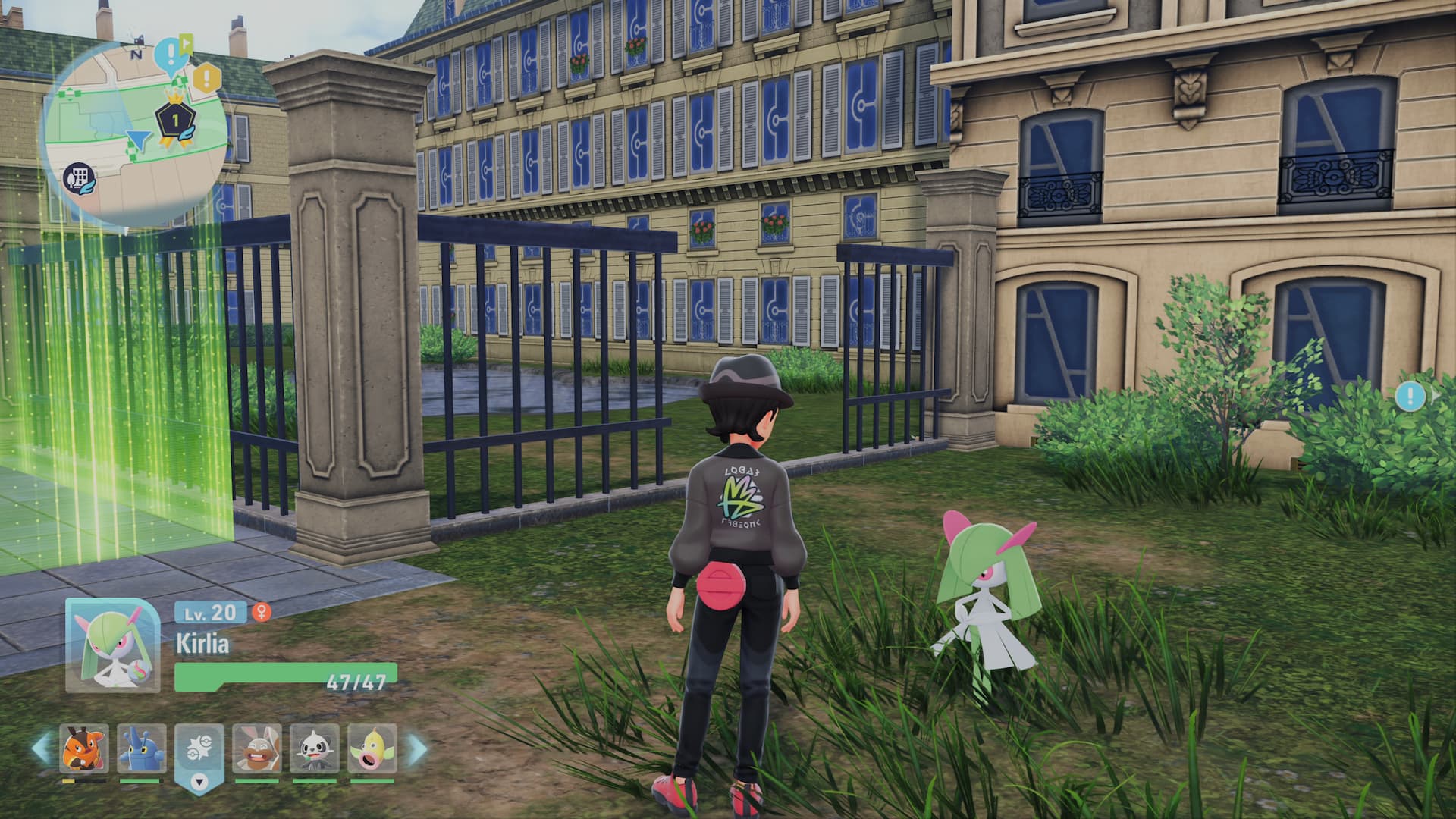This screenshot has height=819, width=1456.
Task: Click the offscreen objective exclamation indicator
Action: [1410, 396]
